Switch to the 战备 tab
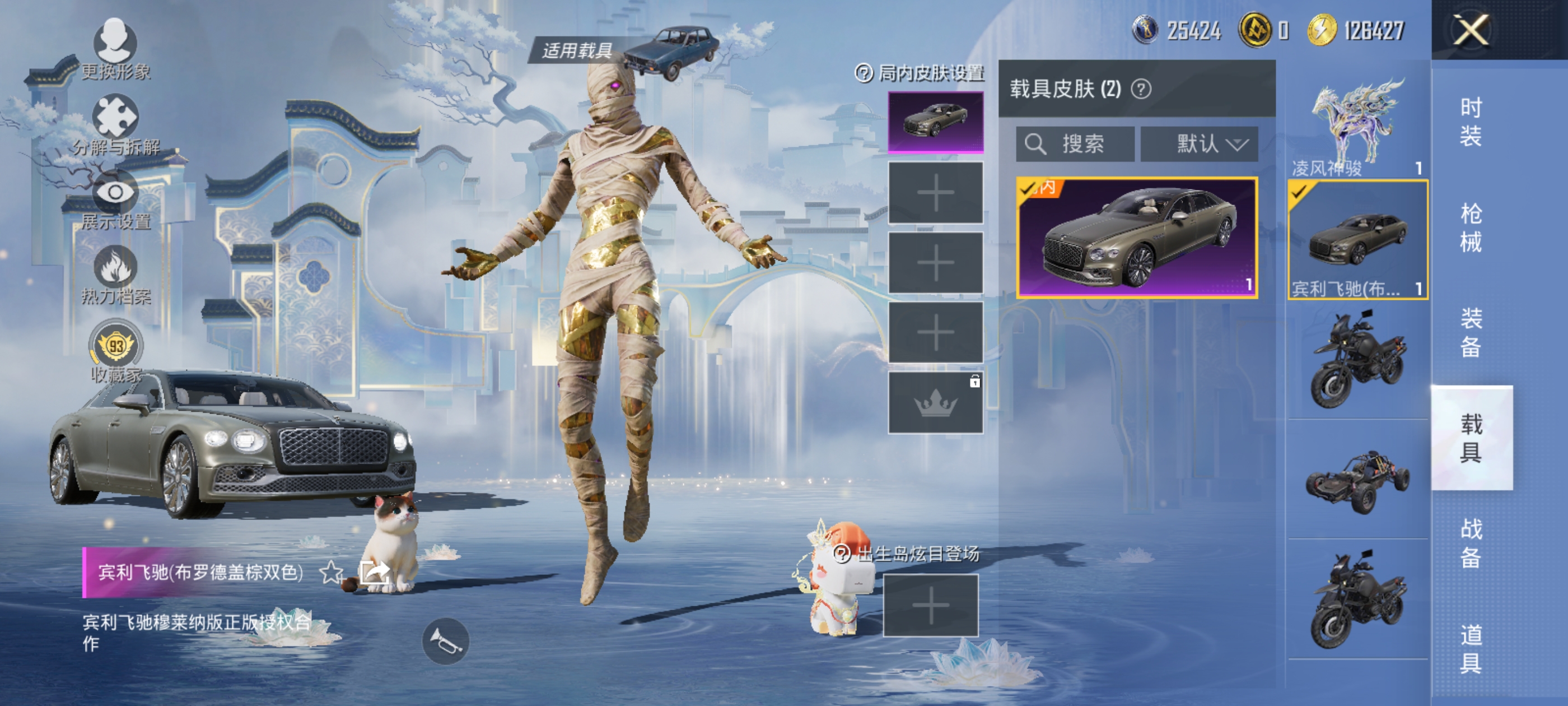 pos(1471,544)
